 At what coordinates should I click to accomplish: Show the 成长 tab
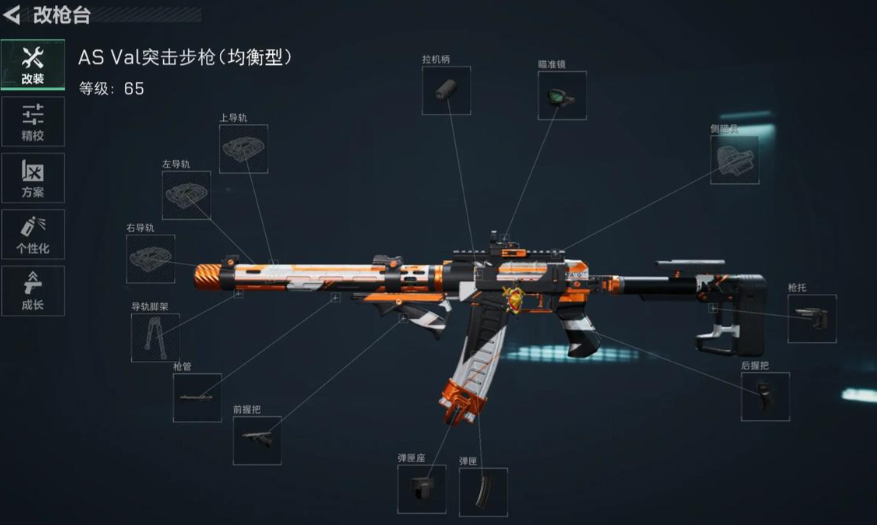[32, 290]
